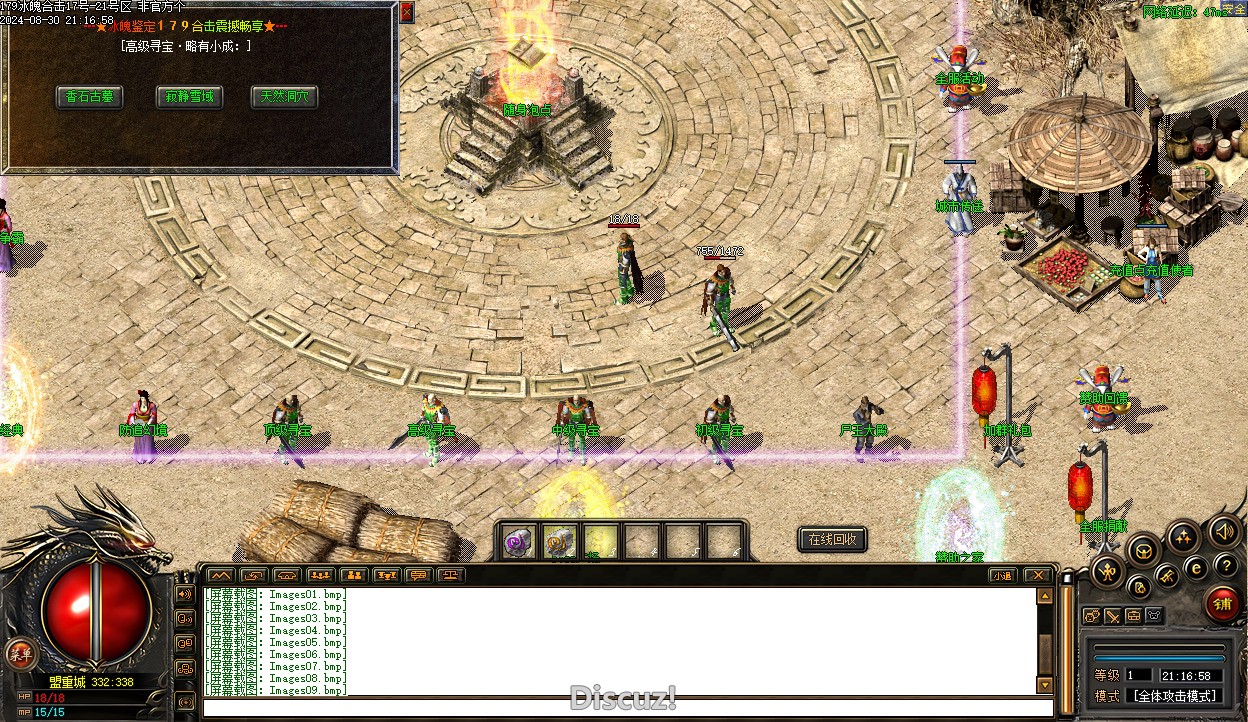Choose the 香石古墓 destination button
Screen dimensions: 1248x722
tap(89, 97)
